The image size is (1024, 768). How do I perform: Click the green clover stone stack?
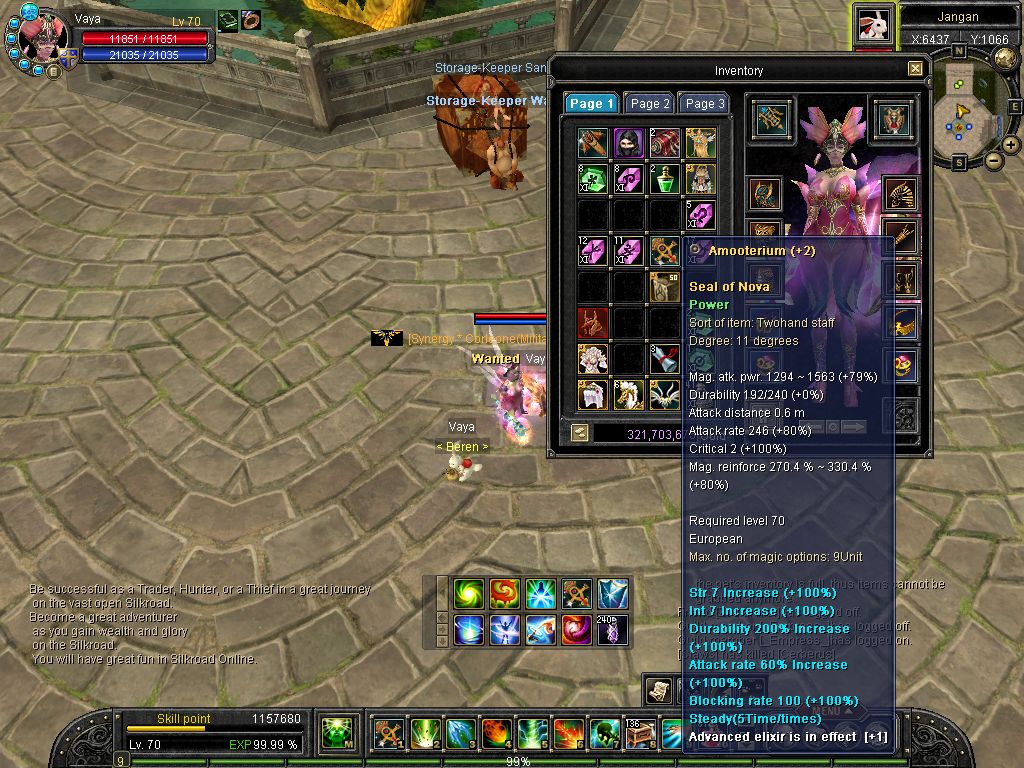click(x=593, y=179)
